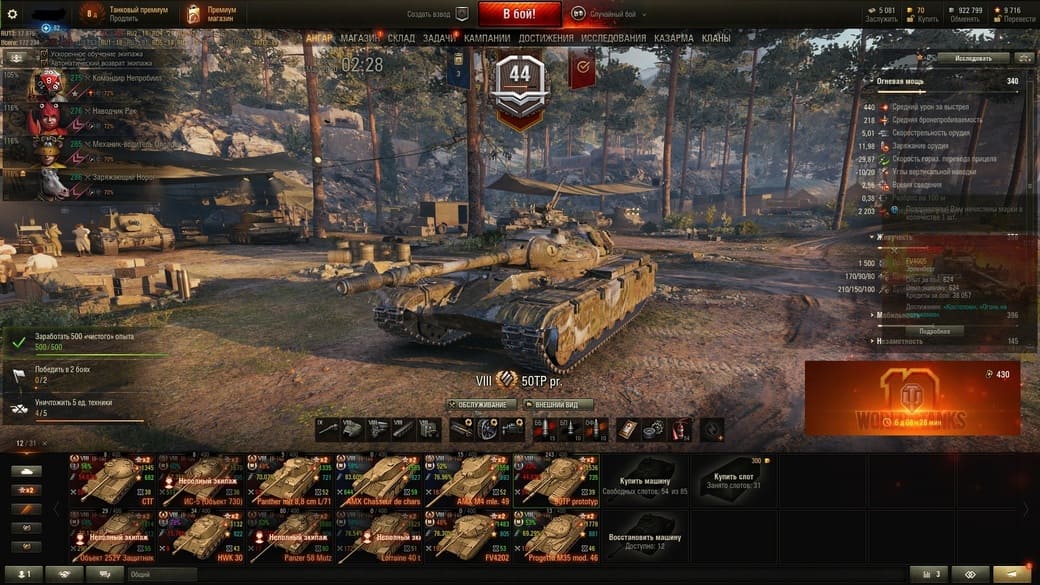
Task: Click the Обслуживание button
Action: coord(482,405)
